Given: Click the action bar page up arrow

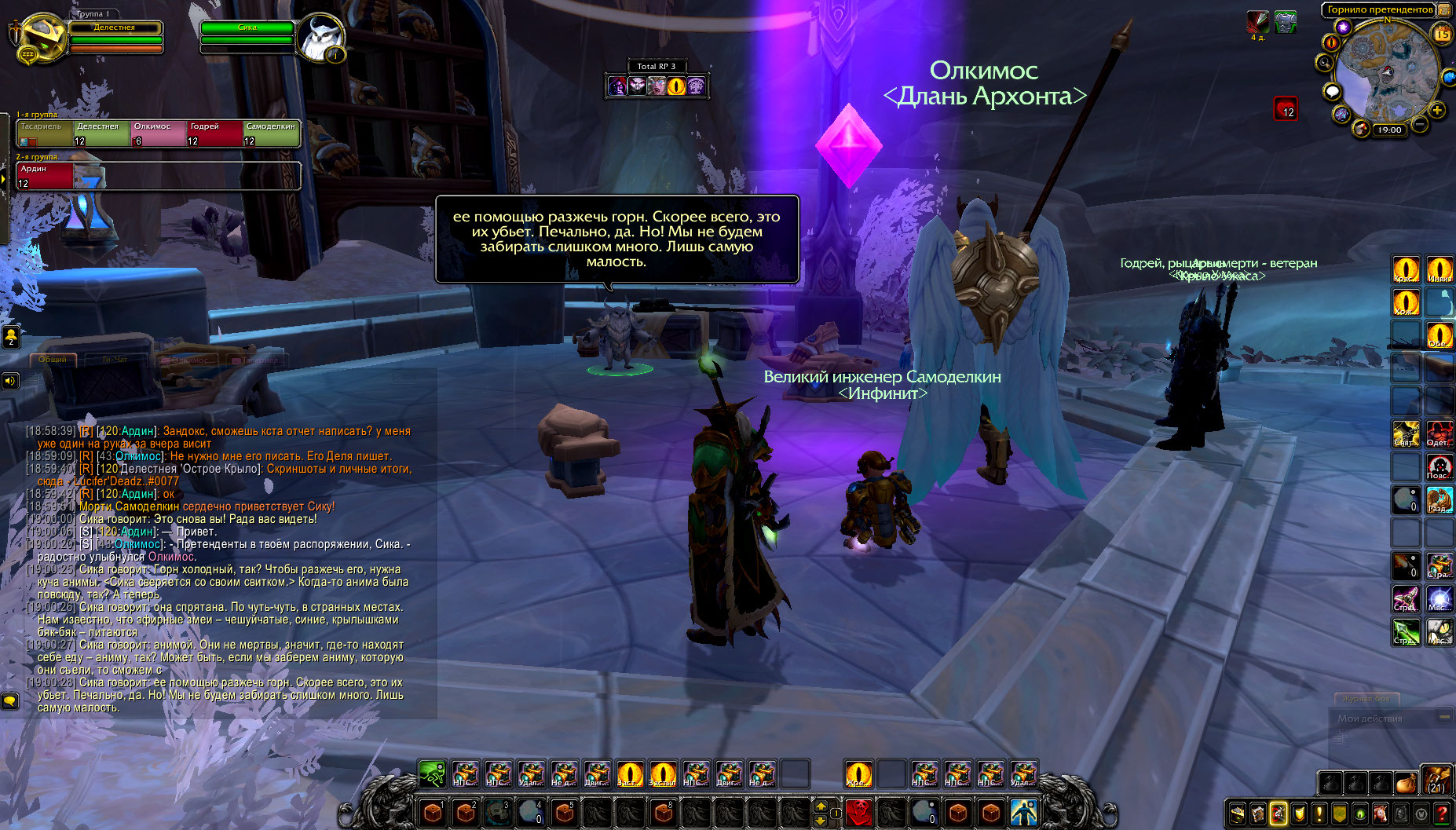Looking at the screenshot, I should [821, 806].
